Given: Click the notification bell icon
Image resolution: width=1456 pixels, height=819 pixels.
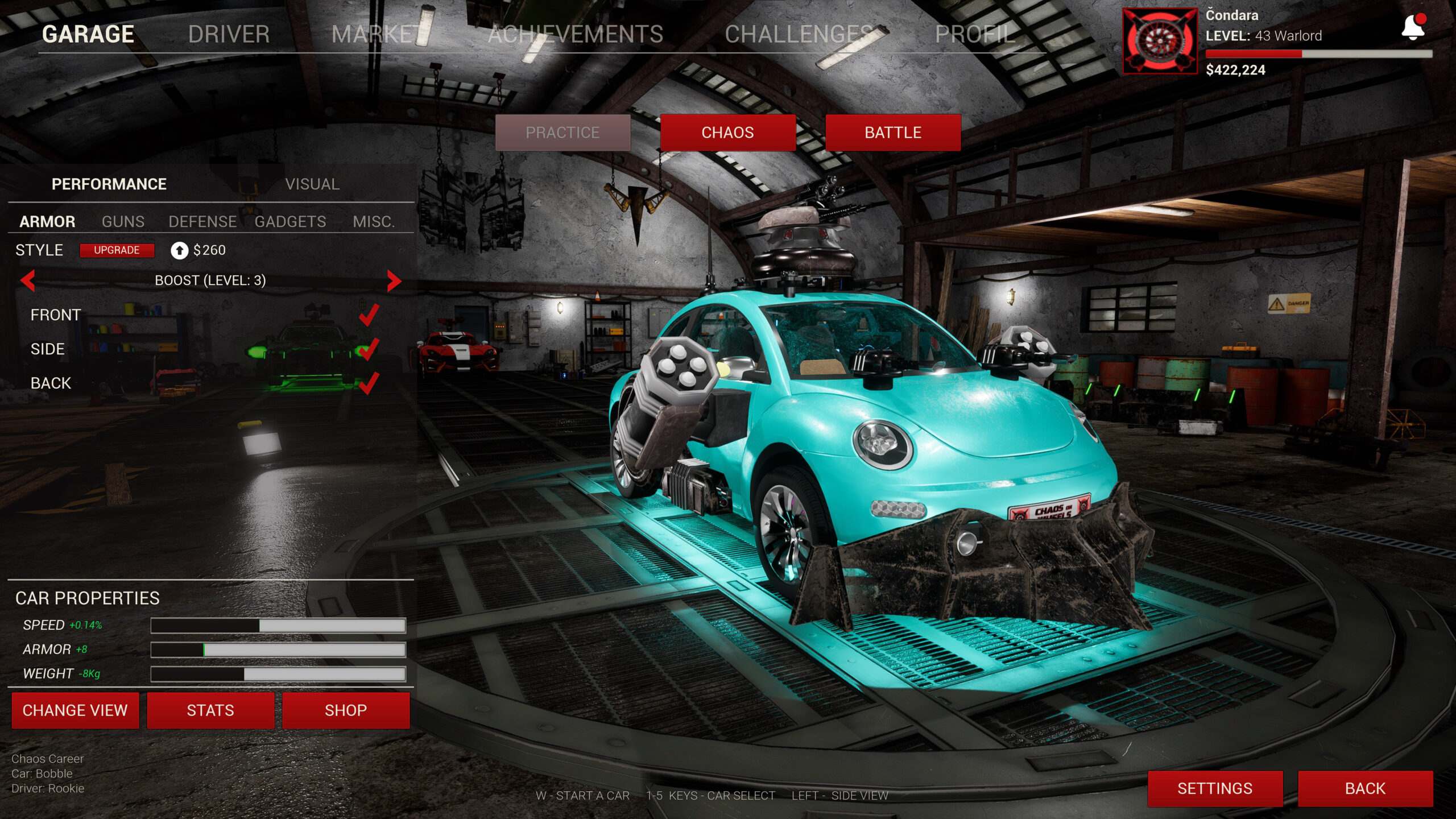Looking at the screenshot, I should pyautogui.click(x=1413, y=27).
